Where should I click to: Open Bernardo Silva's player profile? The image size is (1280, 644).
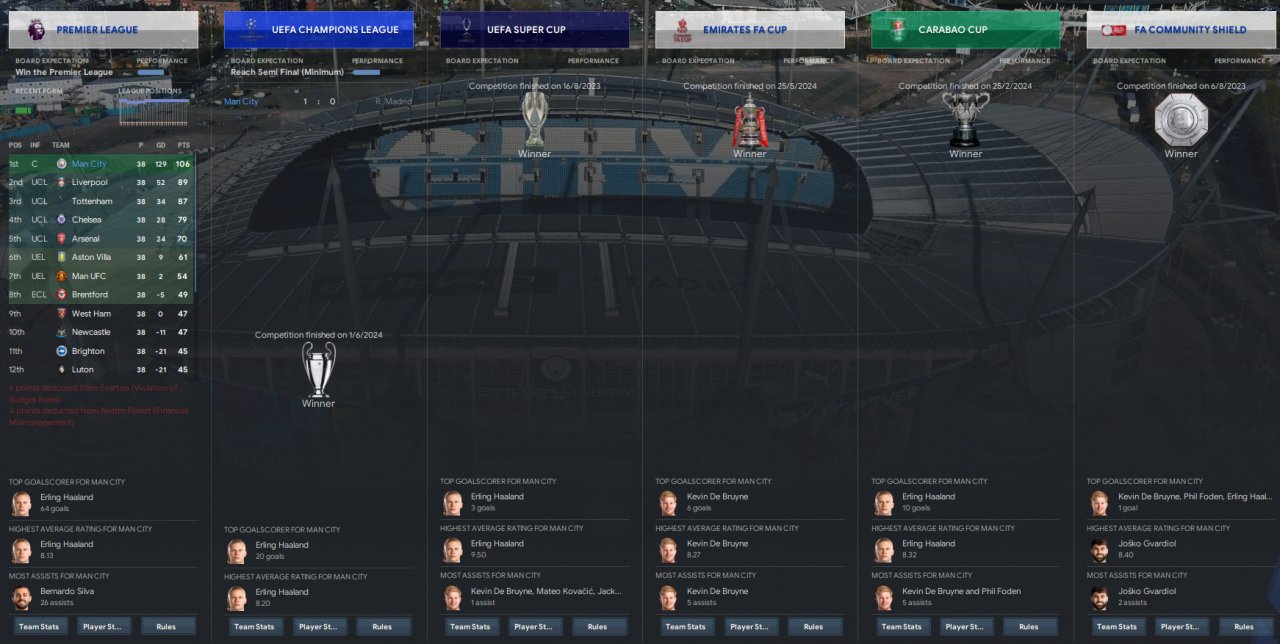coord(69,591)
